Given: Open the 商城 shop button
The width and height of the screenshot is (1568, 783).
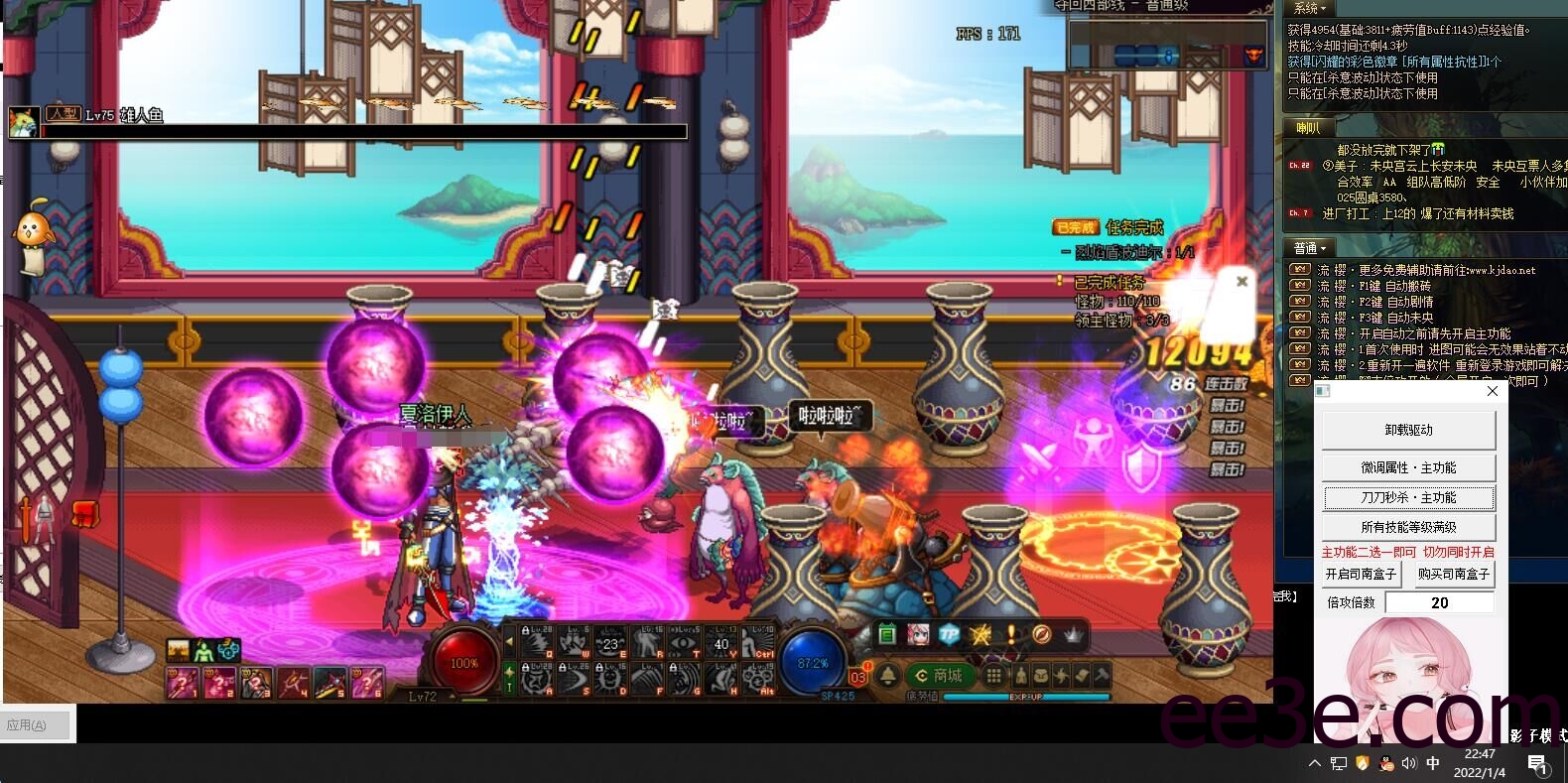Looking at the screenshot, I should [x=938, y=676].
